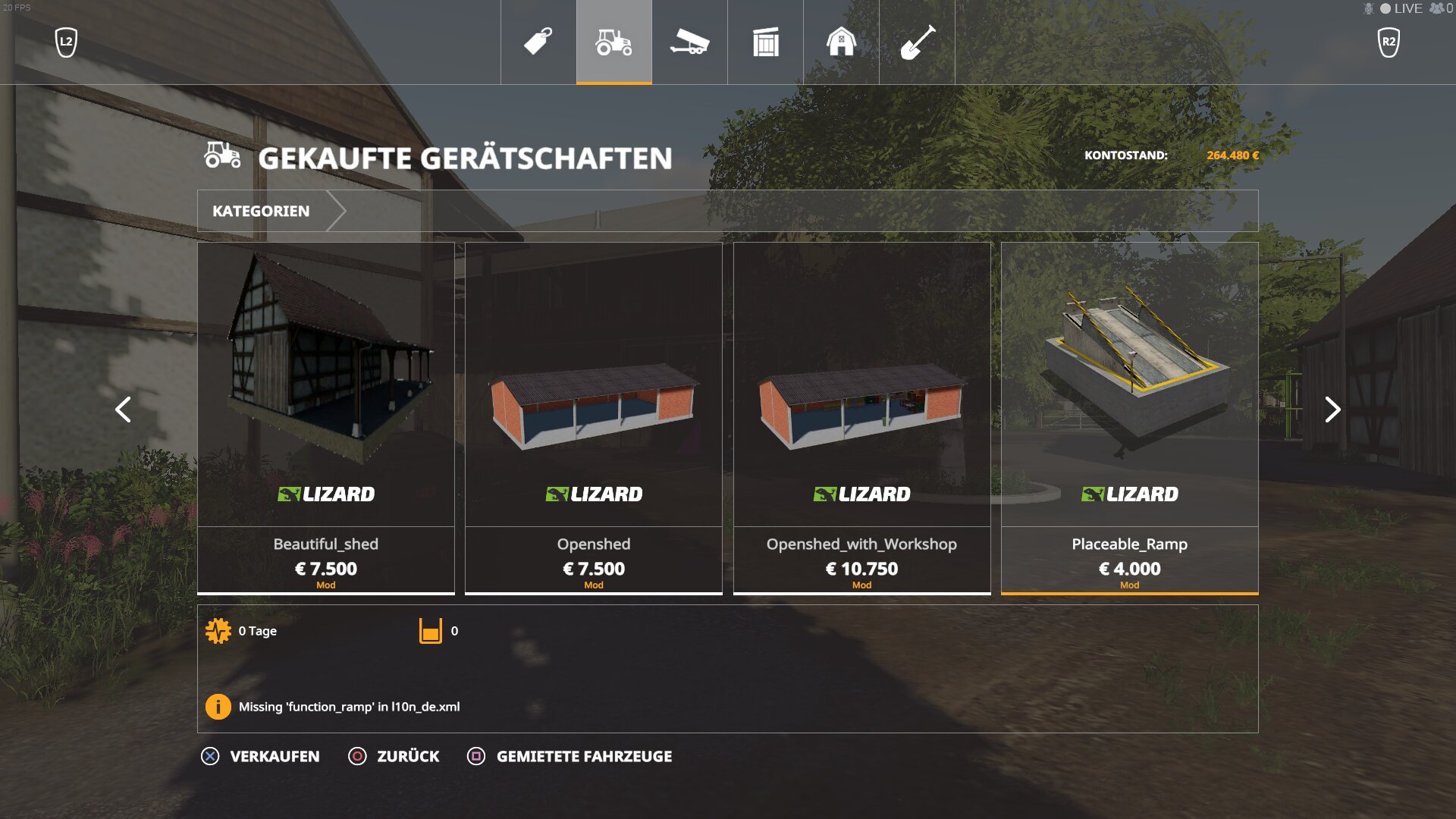Image resolution: width=1456 pixels, height=819 pixels.
Task: Open the trailer implements tab
Action: (x=689, y=42)
